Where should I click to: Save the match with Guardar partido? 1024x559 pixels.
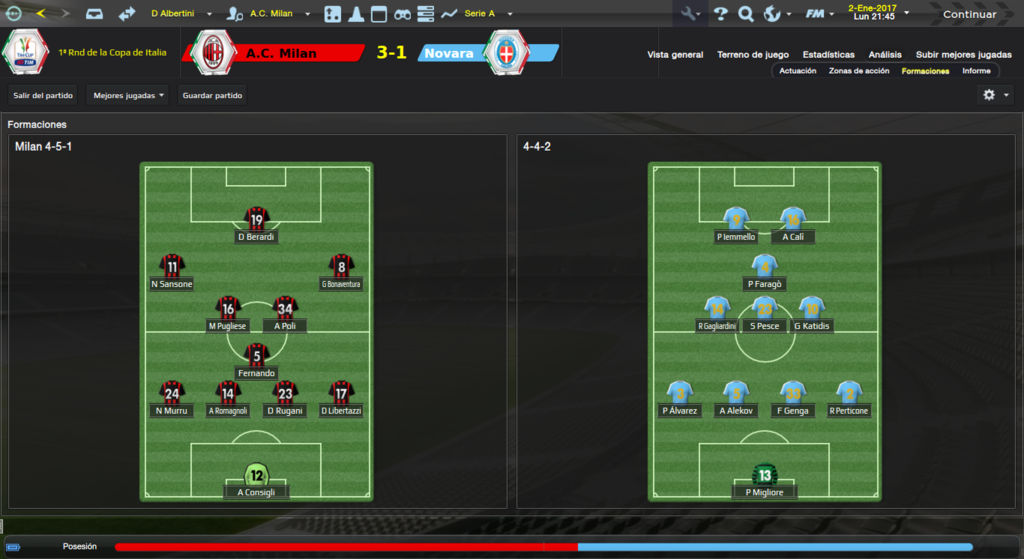point(212,95)
